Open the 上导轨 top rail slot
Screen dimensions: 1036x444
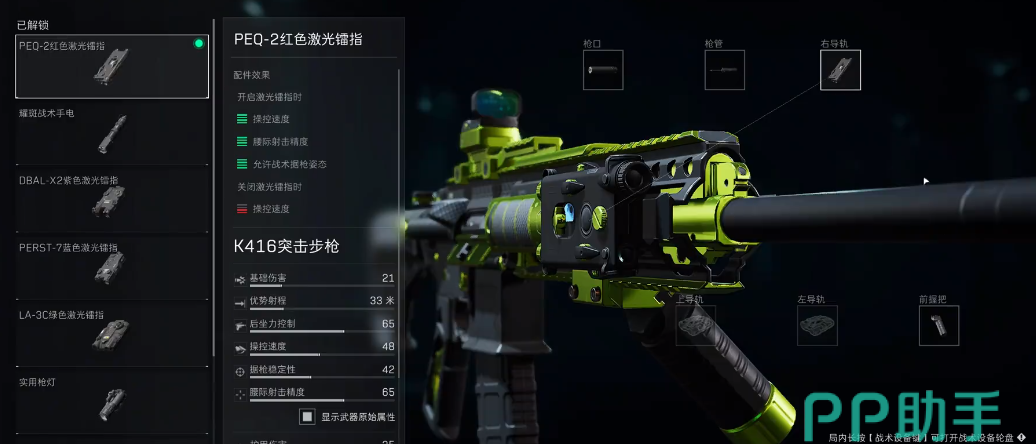696,325
